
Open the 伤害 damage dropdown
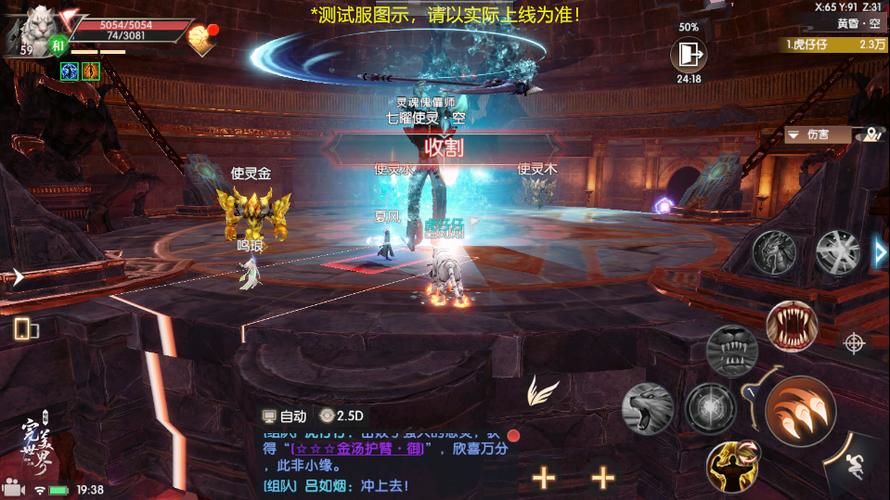point(817,134)
